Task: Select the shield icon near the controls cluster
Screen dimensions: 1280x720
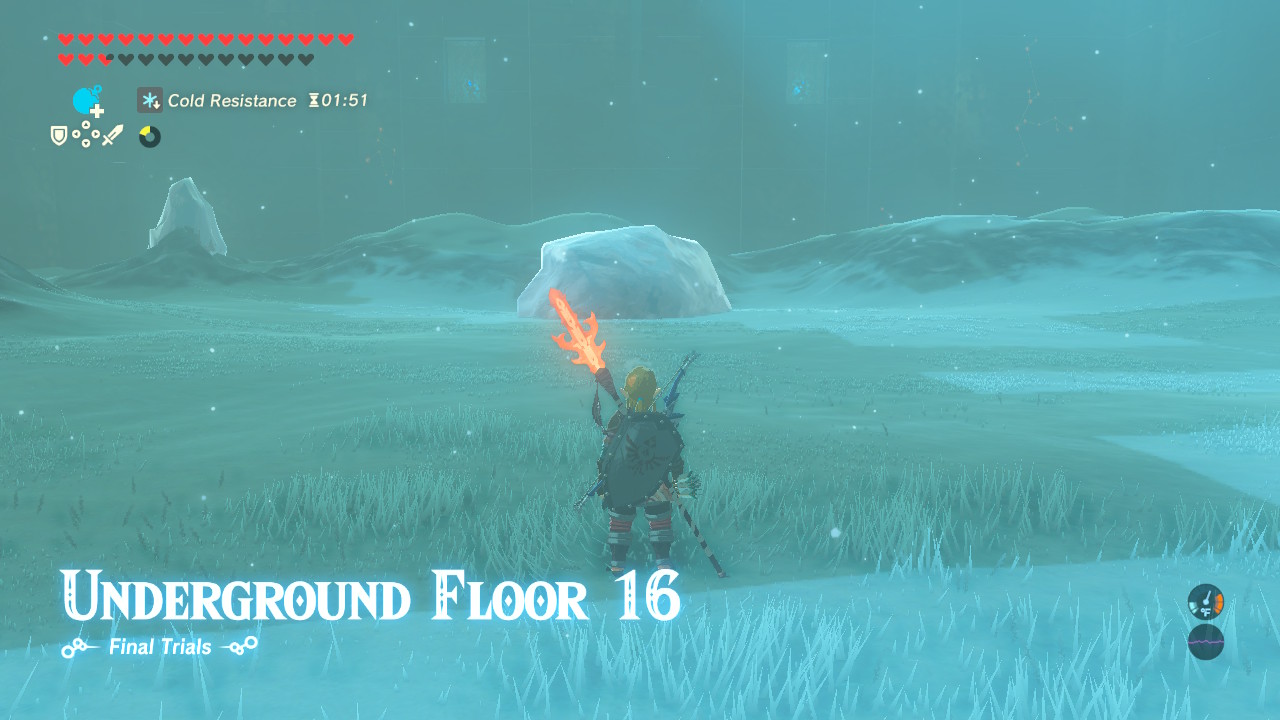Action: click(59, 135)
